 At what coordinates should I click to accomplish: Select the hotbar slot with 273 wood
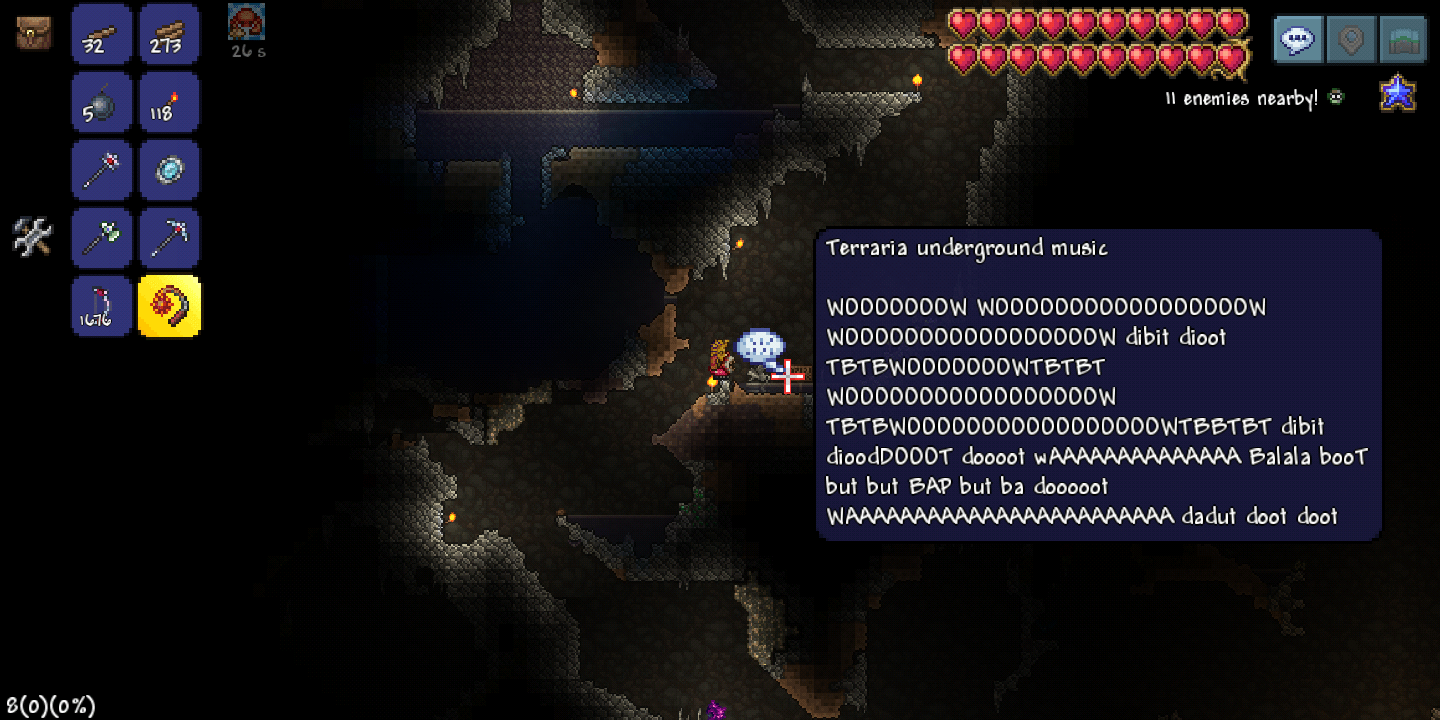point(169,34)
